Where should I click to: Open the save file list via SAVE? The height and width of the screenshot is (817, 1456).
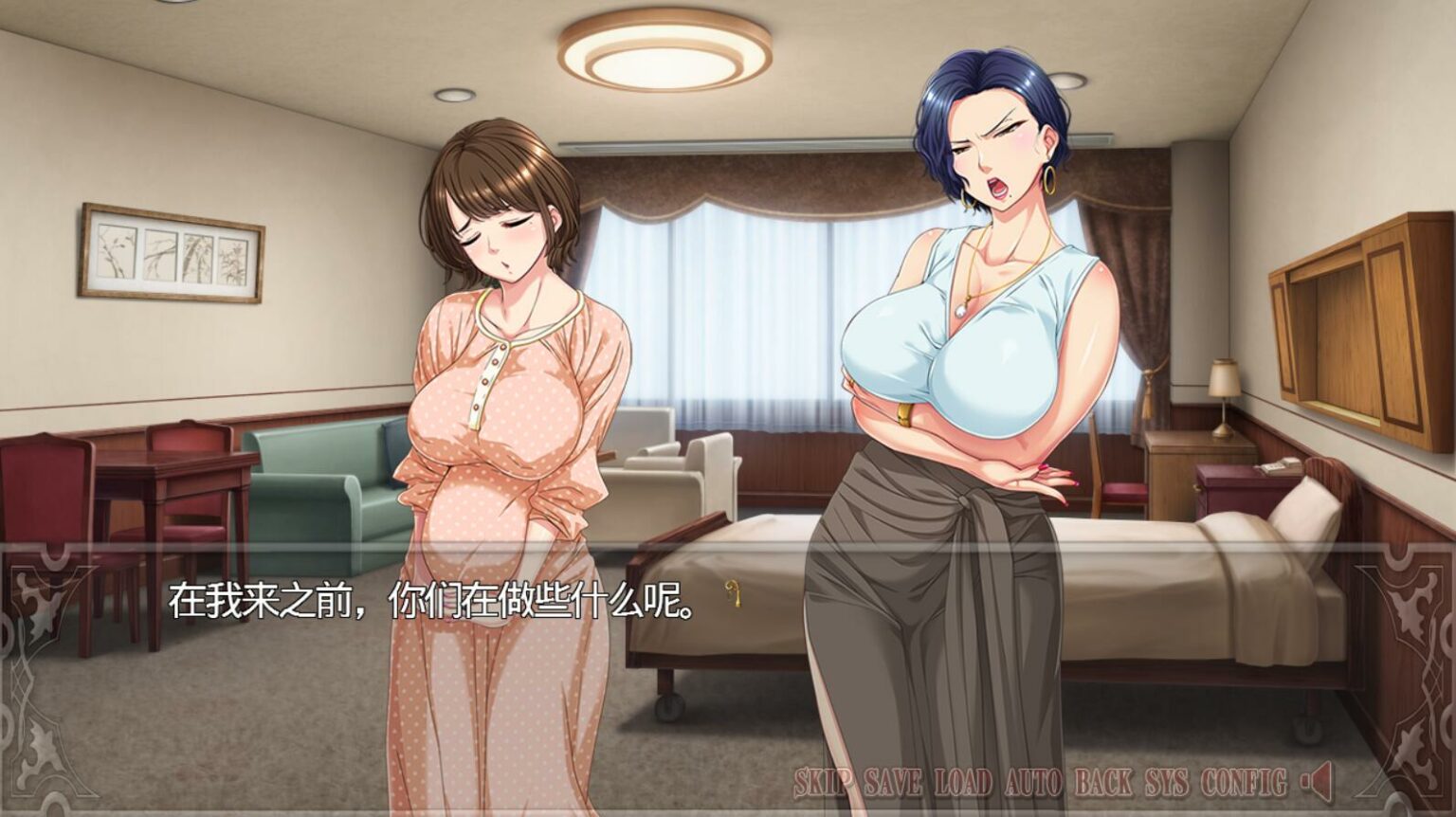892,784
